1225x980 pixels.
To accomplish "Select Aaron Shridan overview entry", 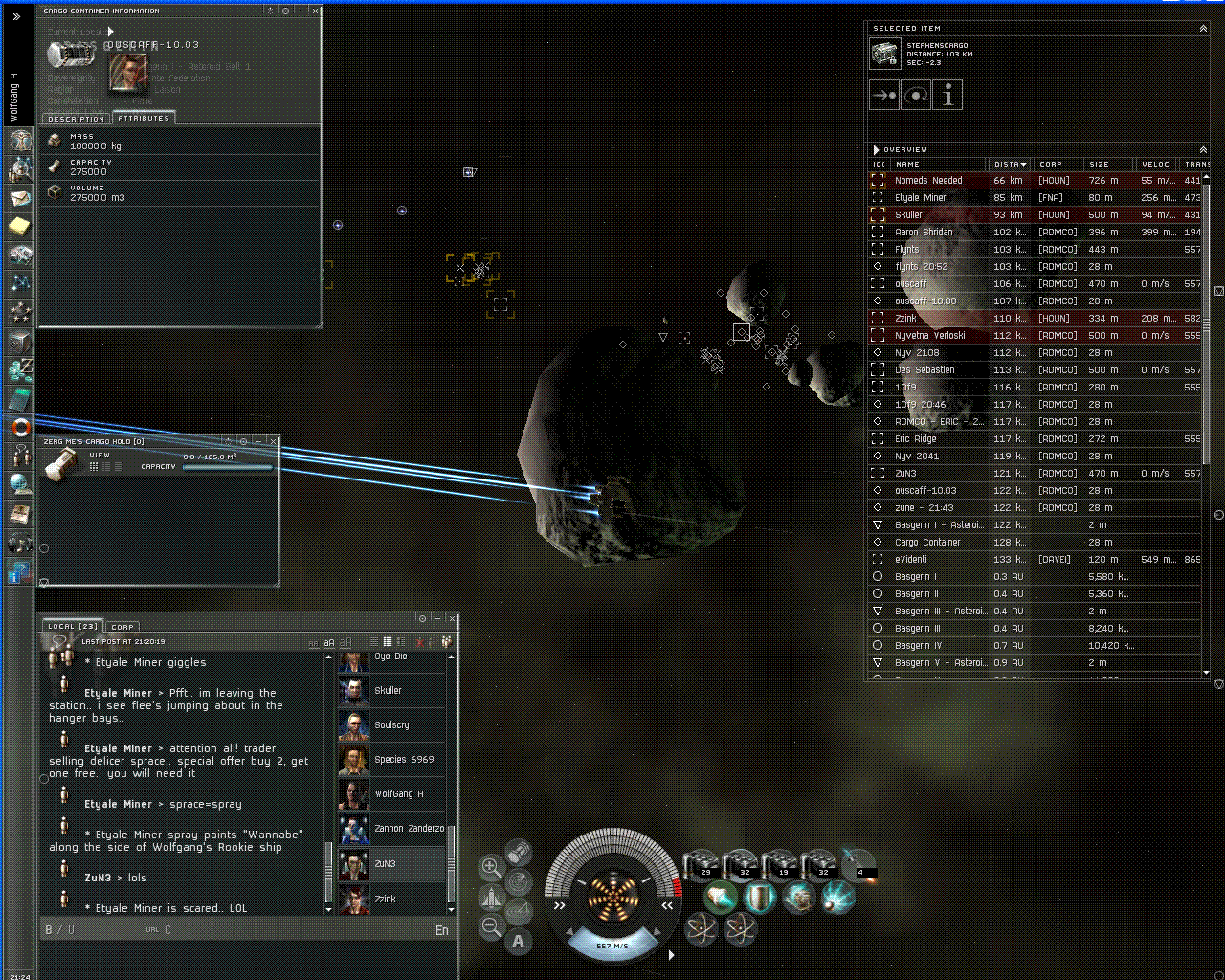I will pos(924,233).
